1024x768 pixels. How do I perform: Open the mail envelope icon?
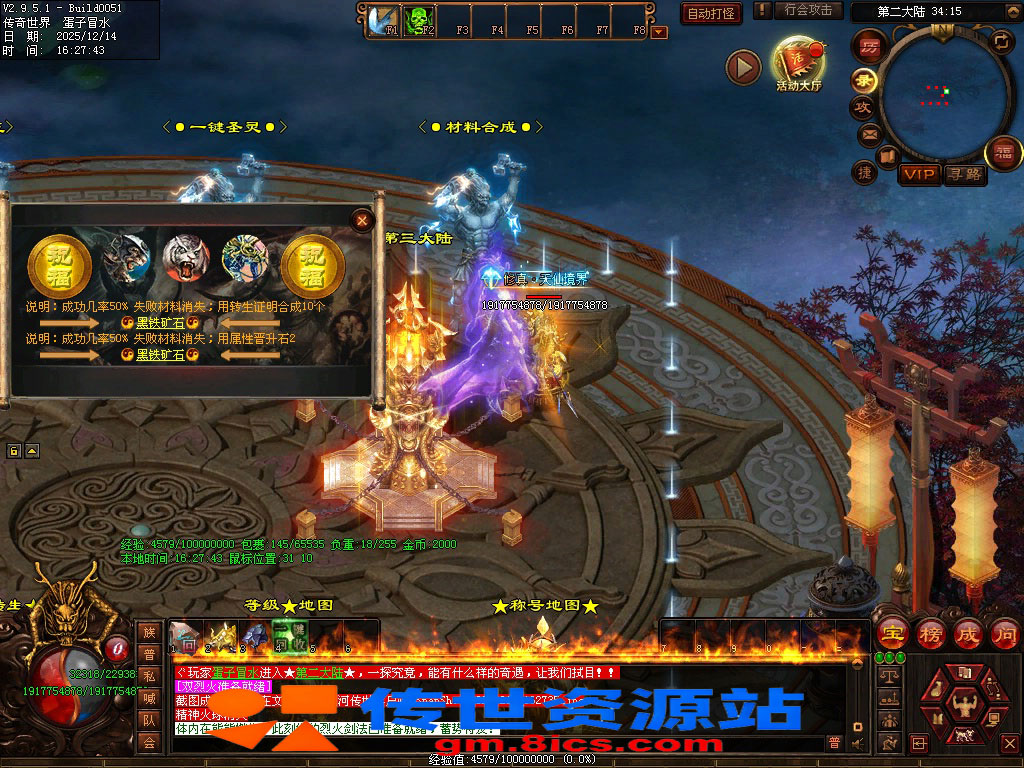click(x=867, y=133)
